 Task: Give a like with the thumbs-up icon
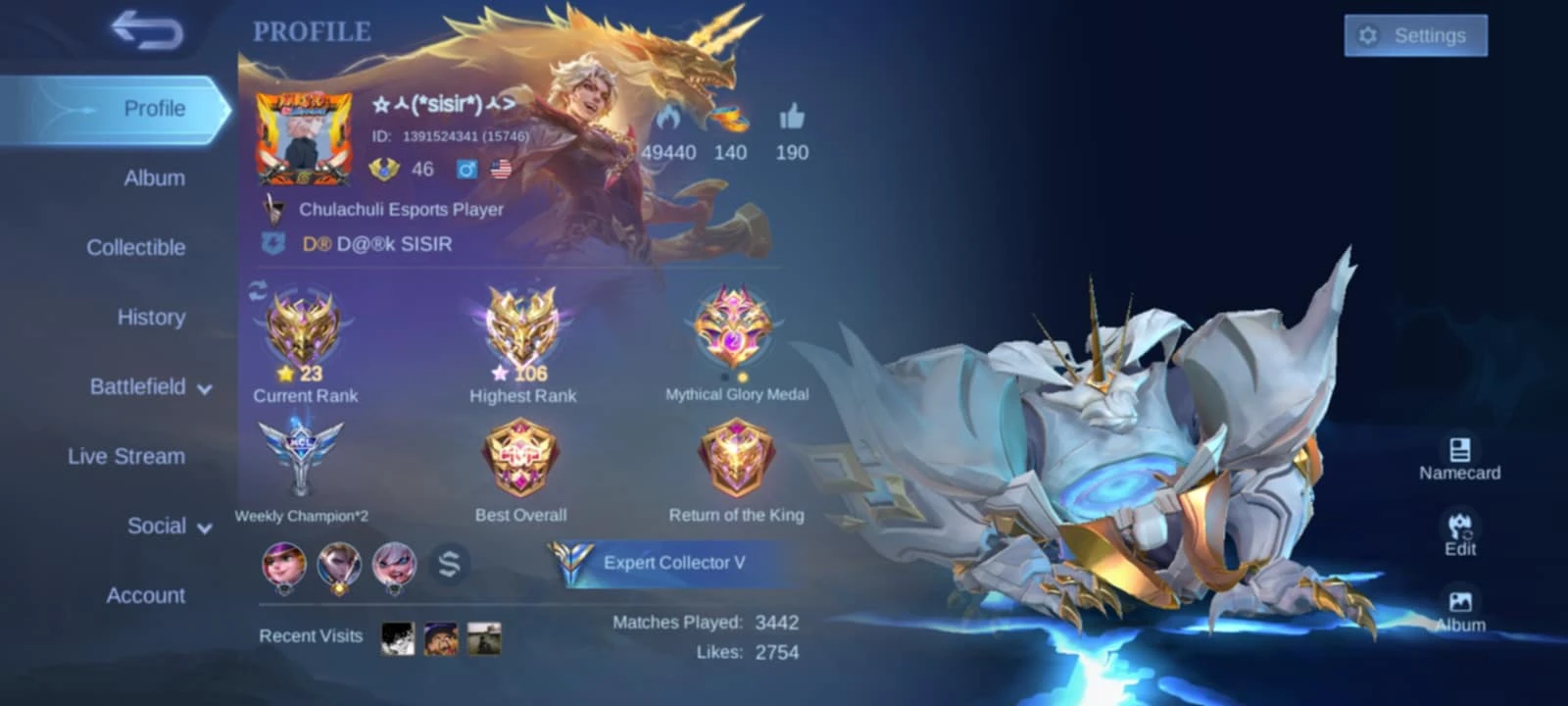pyautogui.click(x=792, y=120)
